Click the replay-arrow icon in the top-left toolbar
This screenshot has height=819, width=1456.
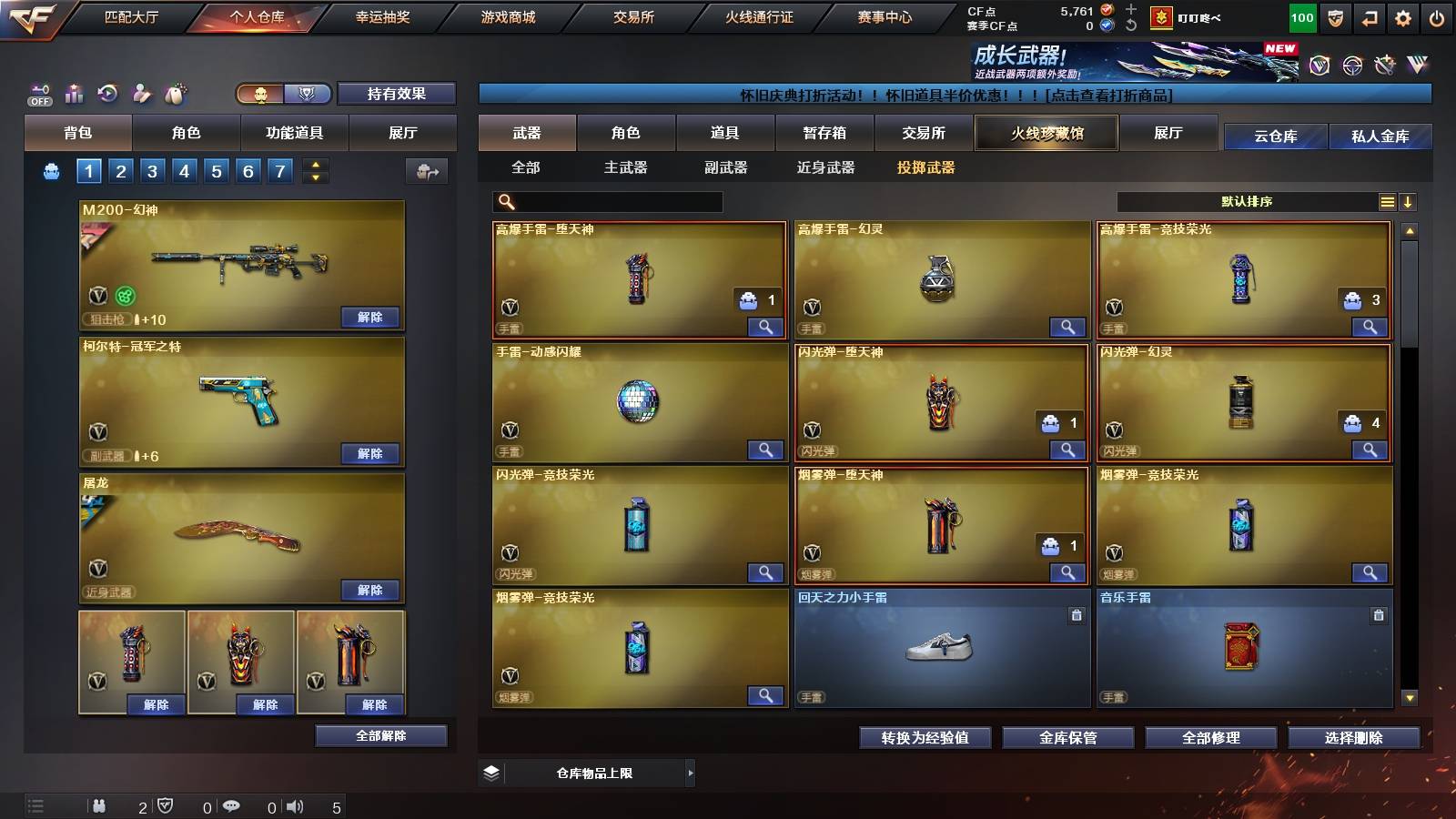(x=106, y=94)
